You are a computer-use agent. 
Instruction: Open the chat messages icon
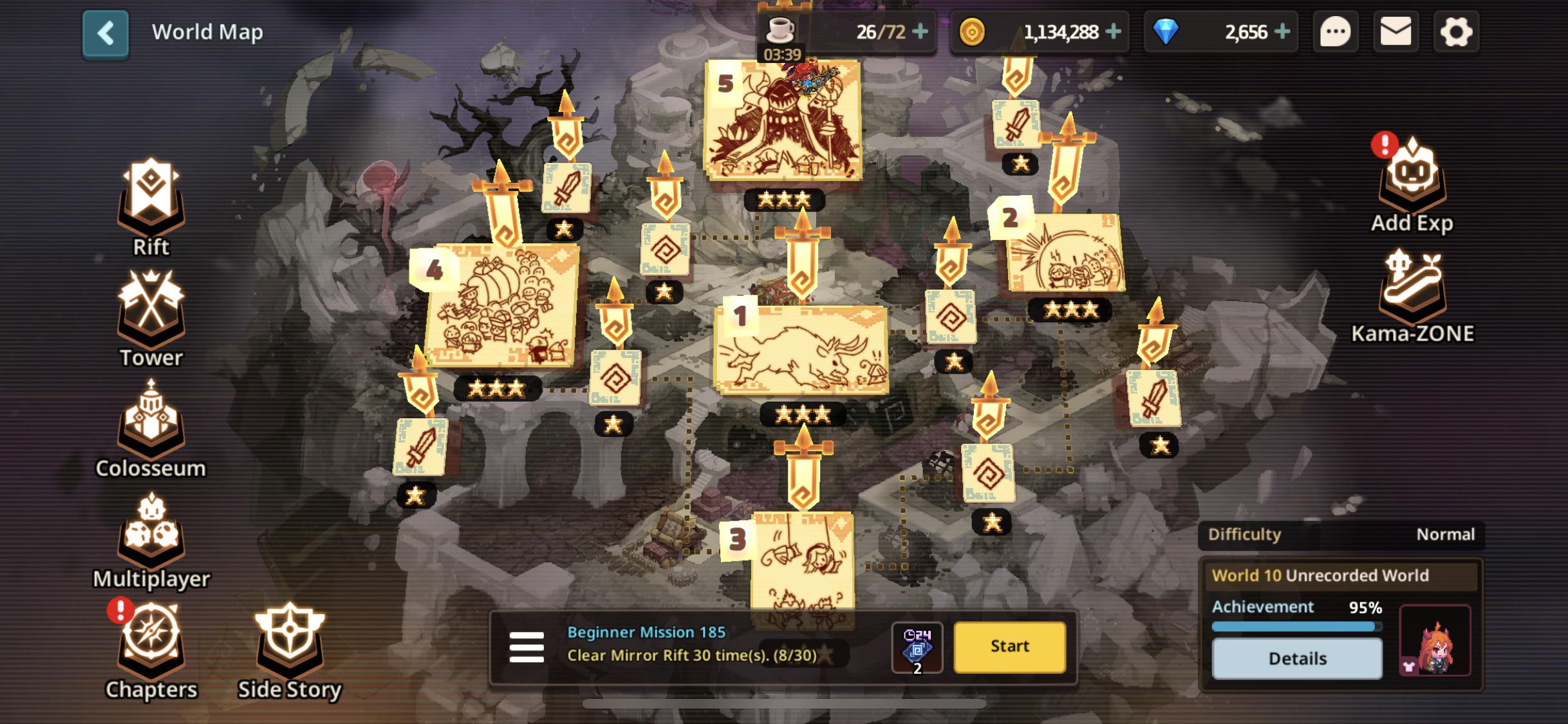[x=1336, y=30]
